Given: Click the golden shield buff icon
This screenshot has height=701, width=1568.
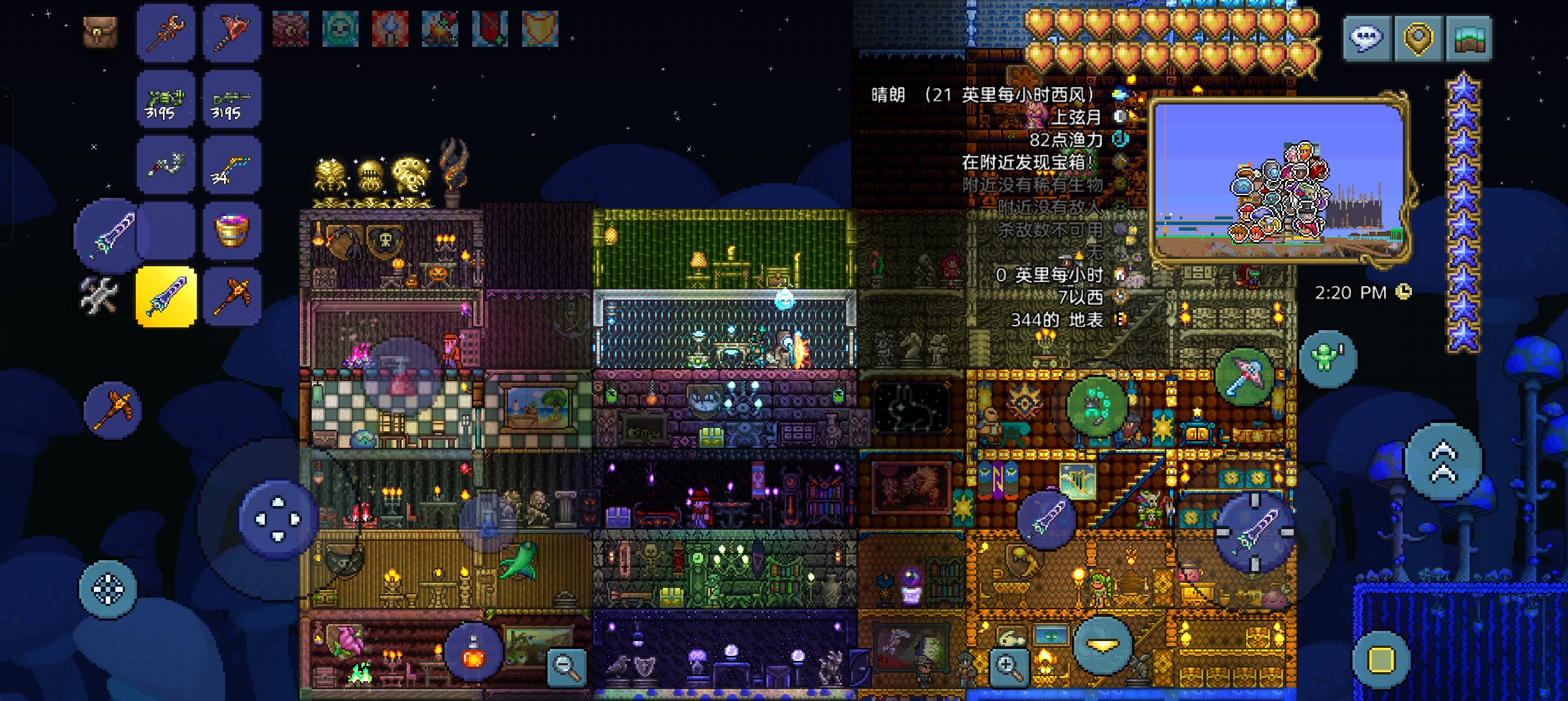Looking at the screenshot, I should click(540, 29).
